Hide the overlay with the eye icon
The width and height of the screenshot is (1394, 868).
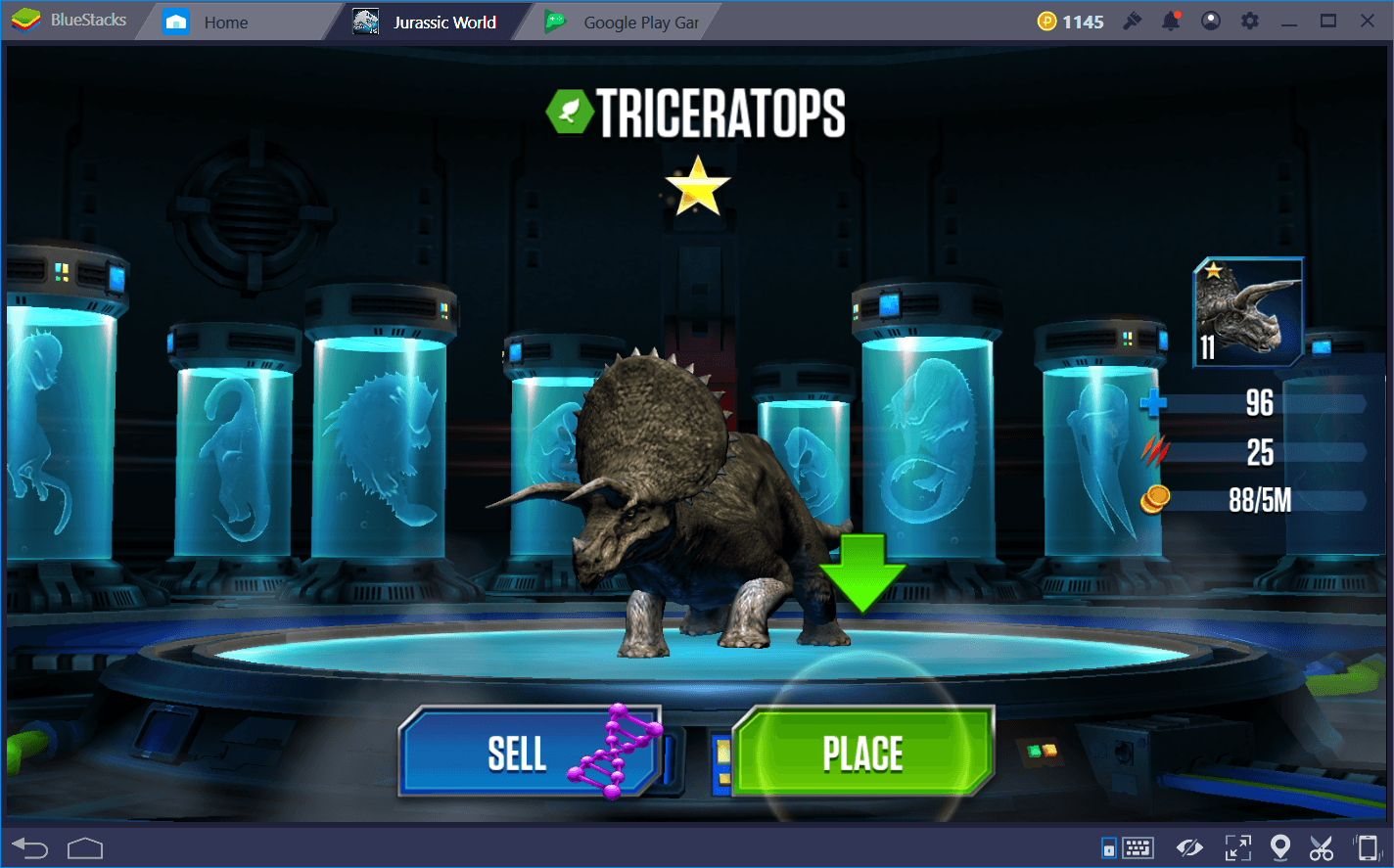1190,847
